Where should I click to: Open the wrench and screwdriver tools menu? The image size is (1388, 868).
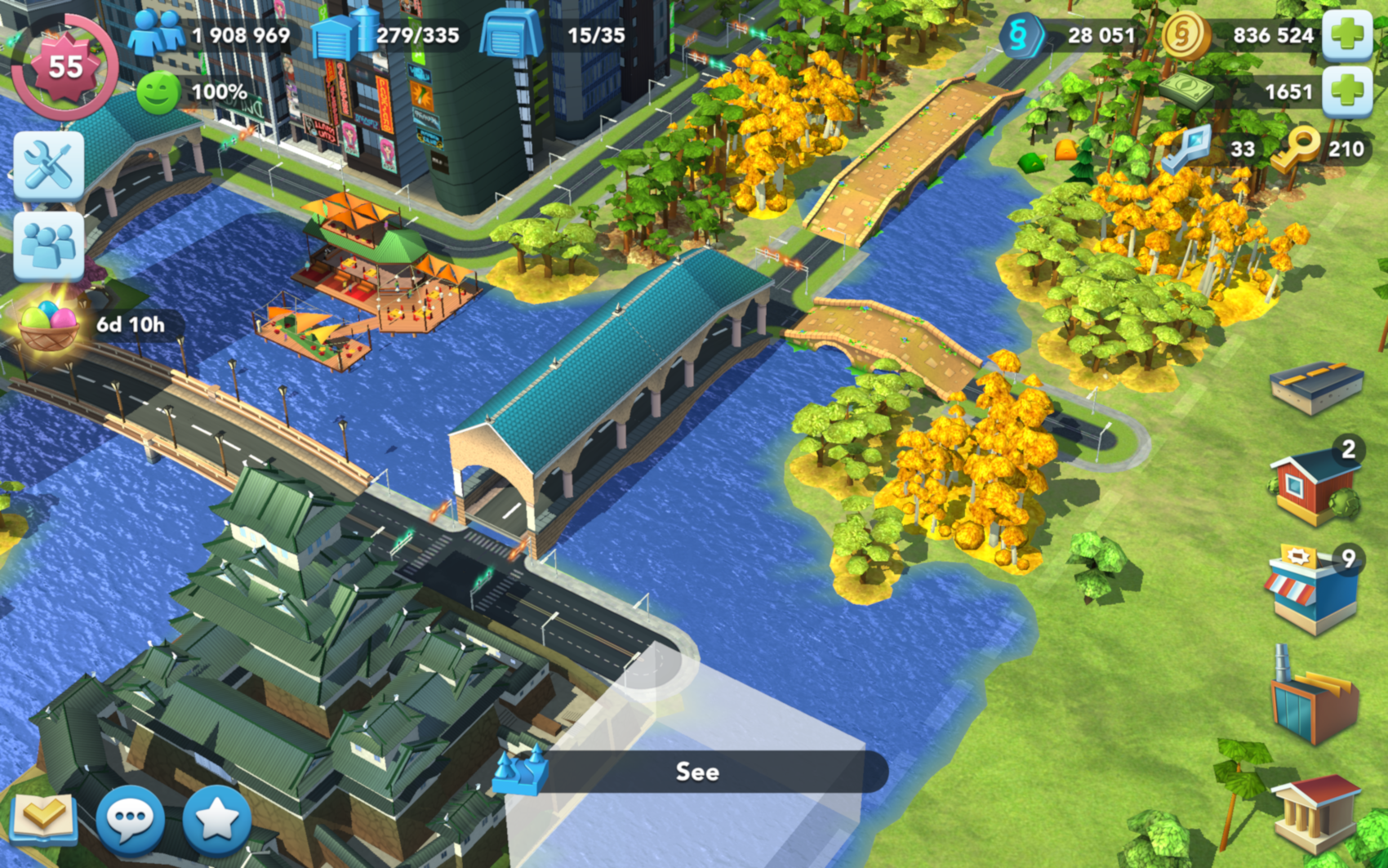(48, 166)
